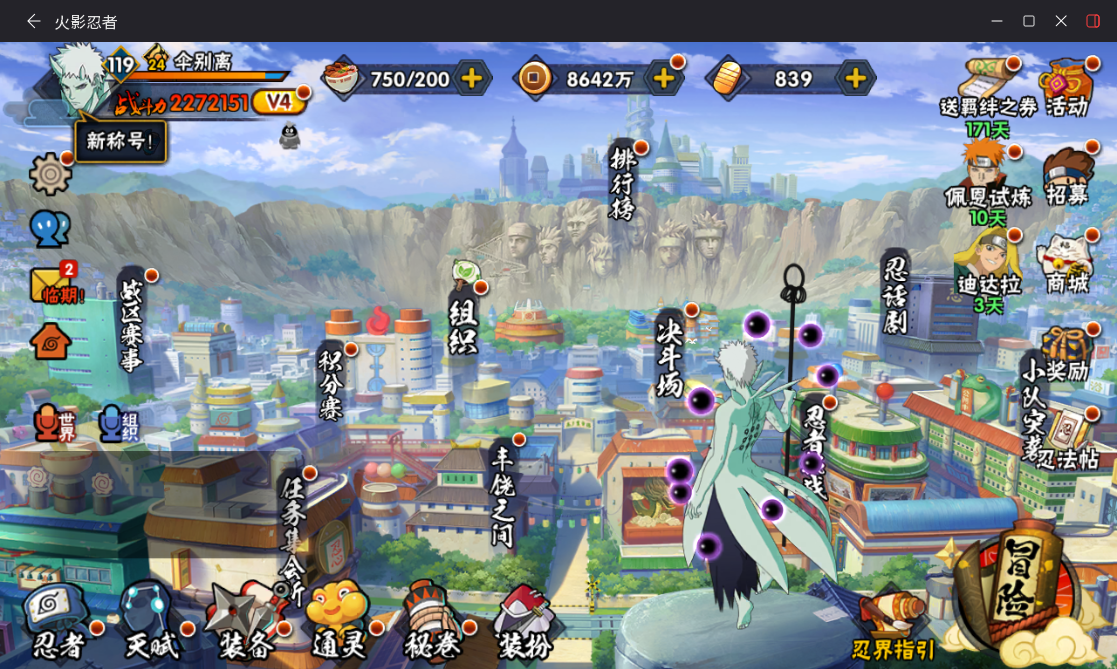Viewport: 1117px width, 669px height.
Task: Enter the 决斗场 duel arena
Action: tap(670, 355)
